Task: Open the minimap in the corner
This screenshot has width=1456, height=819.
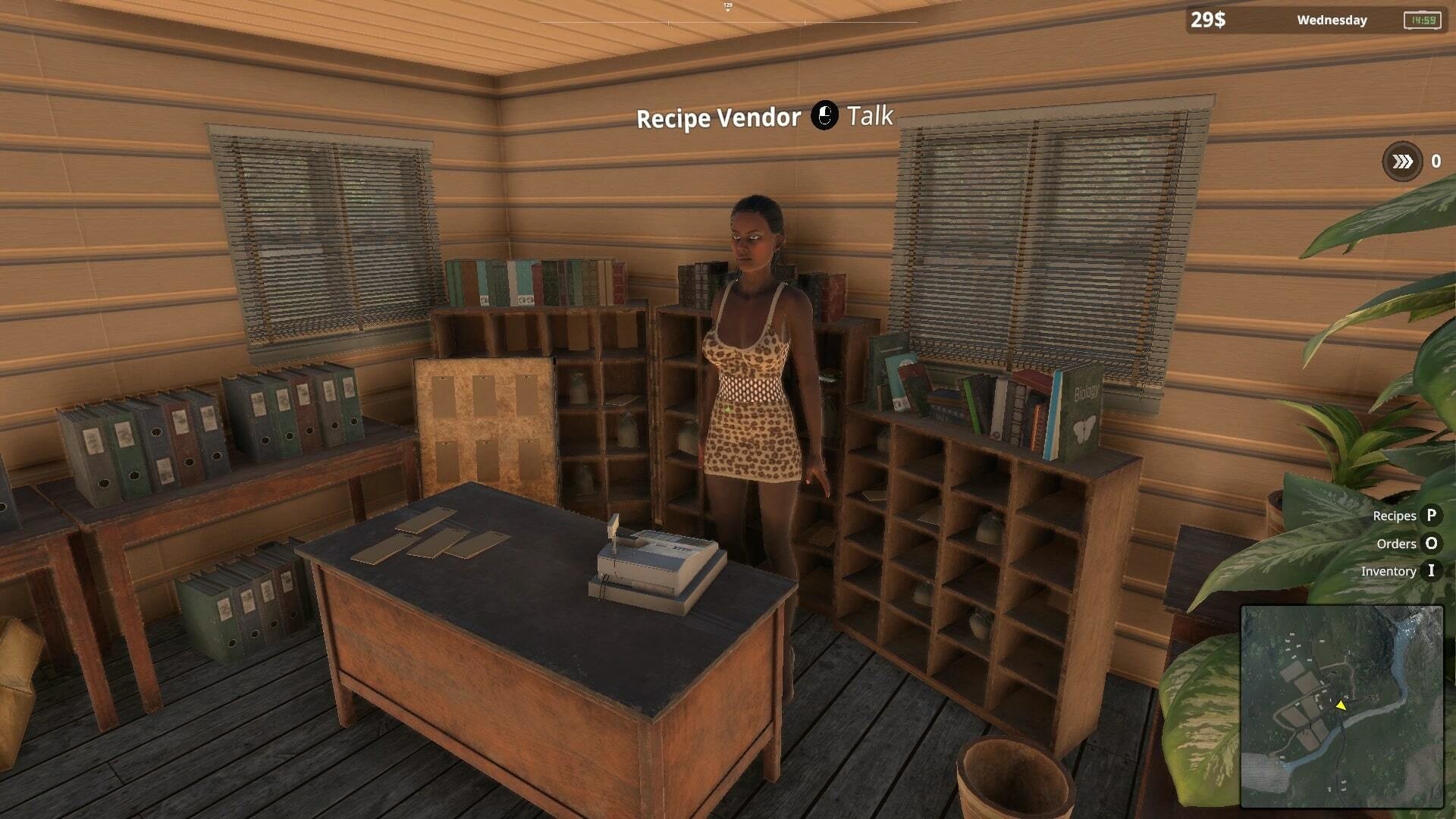Action: point(1341,706)
